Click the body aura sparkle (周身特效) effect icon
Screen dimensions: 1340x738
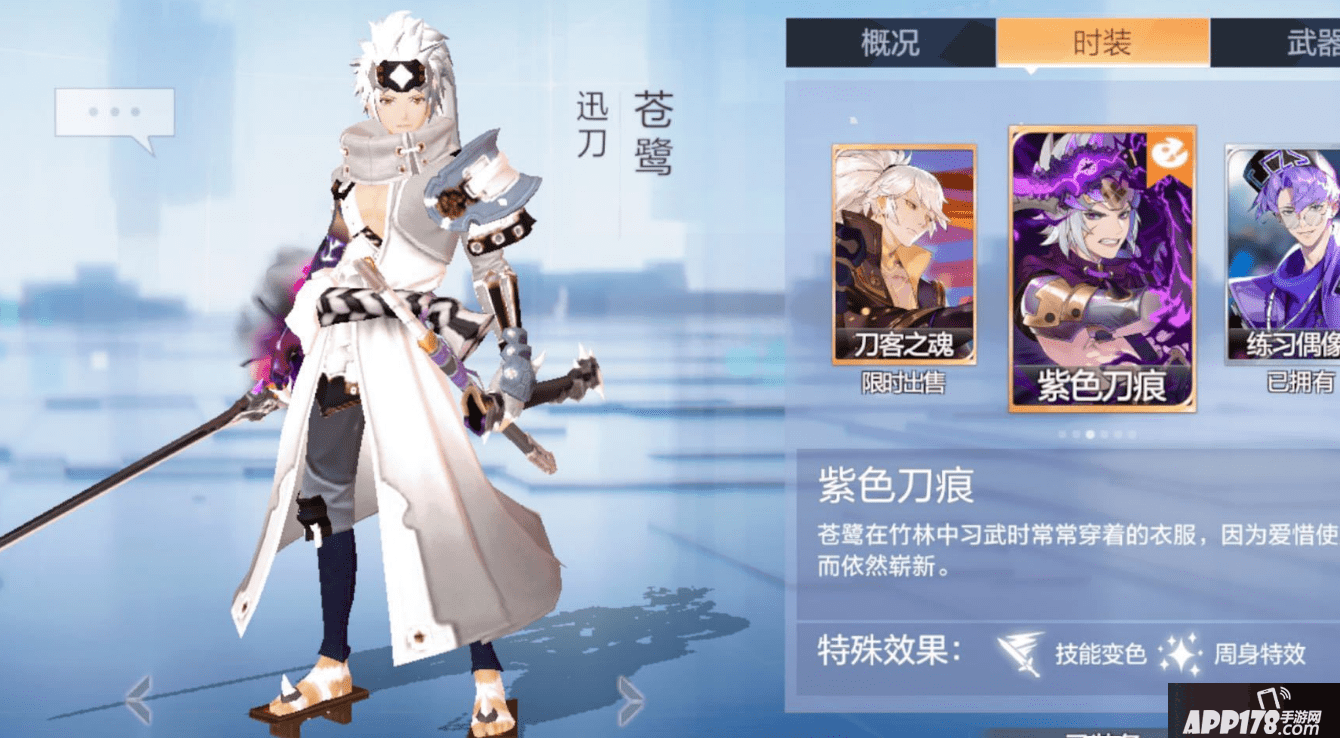1181,651
